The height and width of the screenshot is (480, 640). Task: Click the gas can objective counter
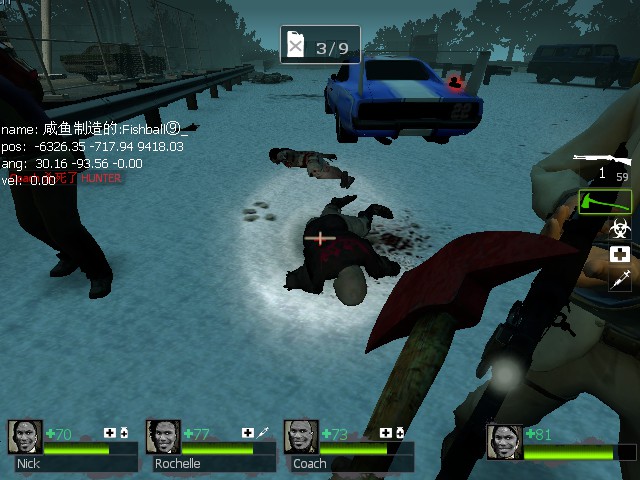(319, 46)
